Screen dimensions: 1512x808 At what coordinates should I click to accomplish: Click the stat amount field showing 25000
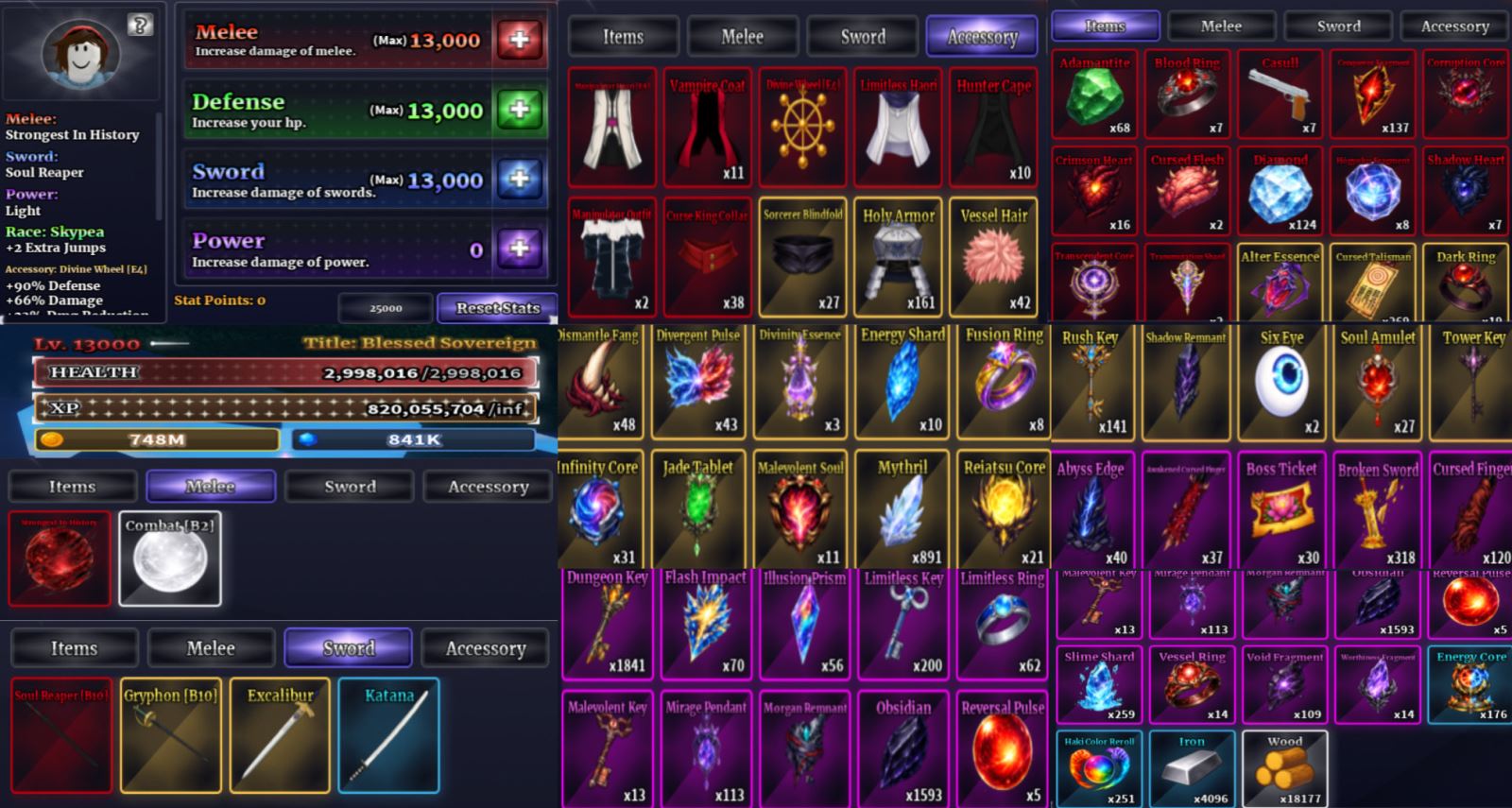coord(386,308)
